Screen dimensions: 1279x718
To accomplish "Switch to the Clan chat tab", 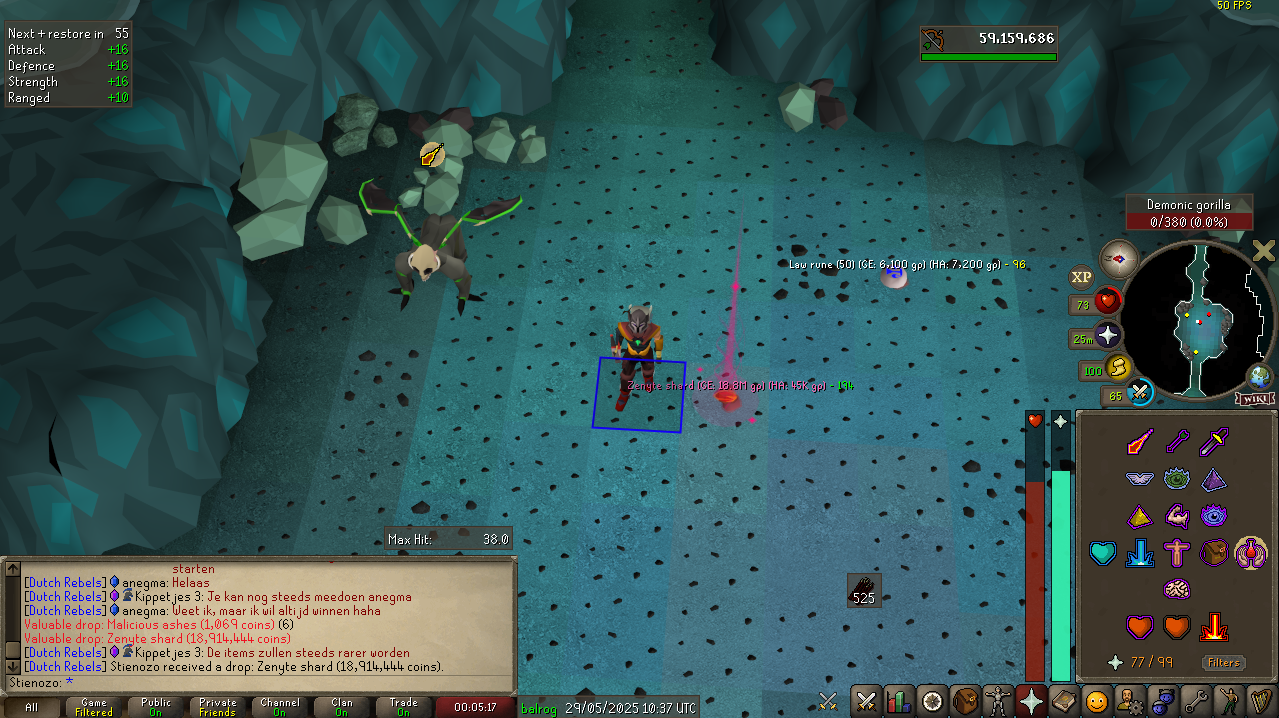I will click(x=341, y=707).
